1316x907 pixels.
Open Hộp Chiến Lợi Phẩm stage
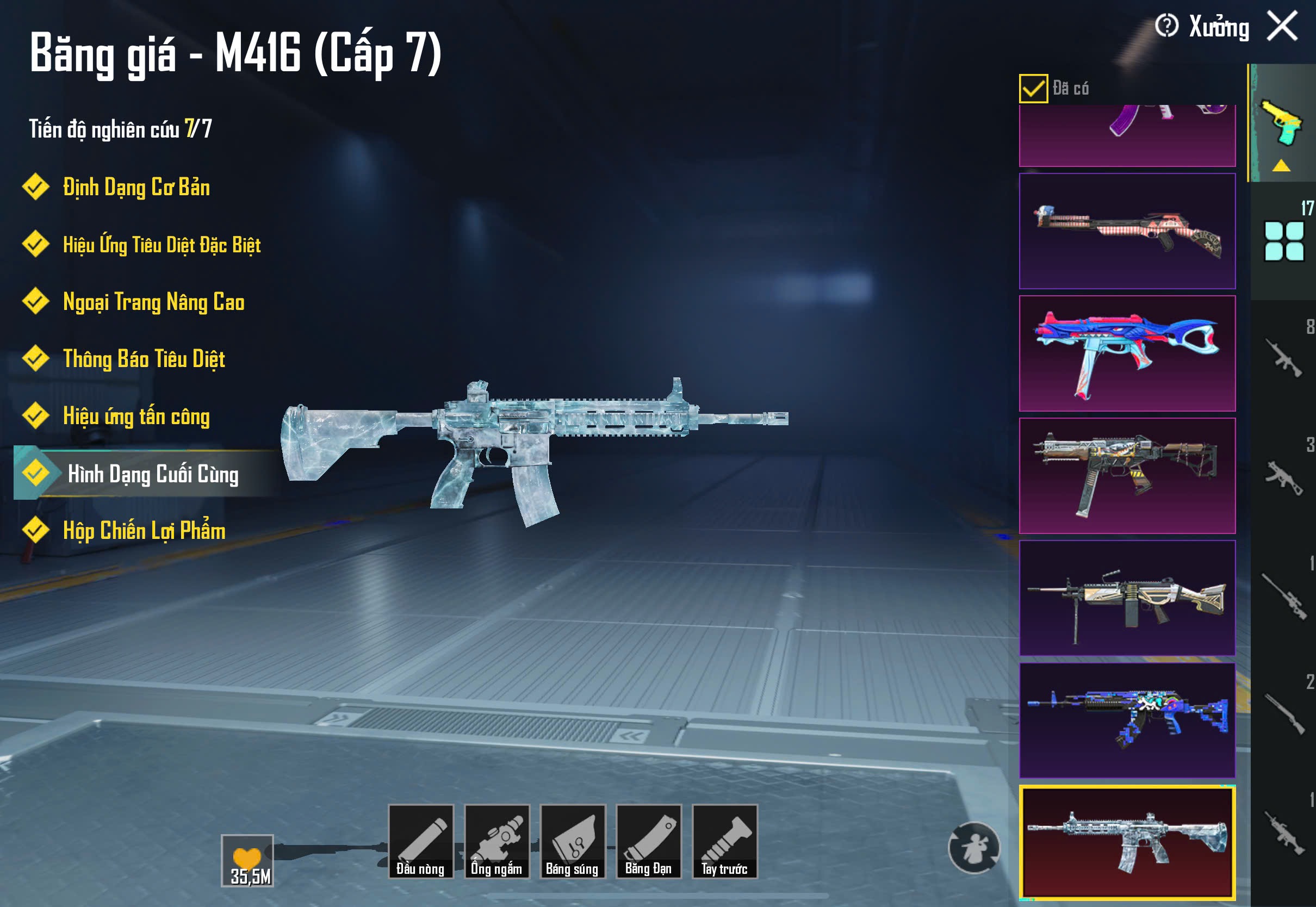144,531
